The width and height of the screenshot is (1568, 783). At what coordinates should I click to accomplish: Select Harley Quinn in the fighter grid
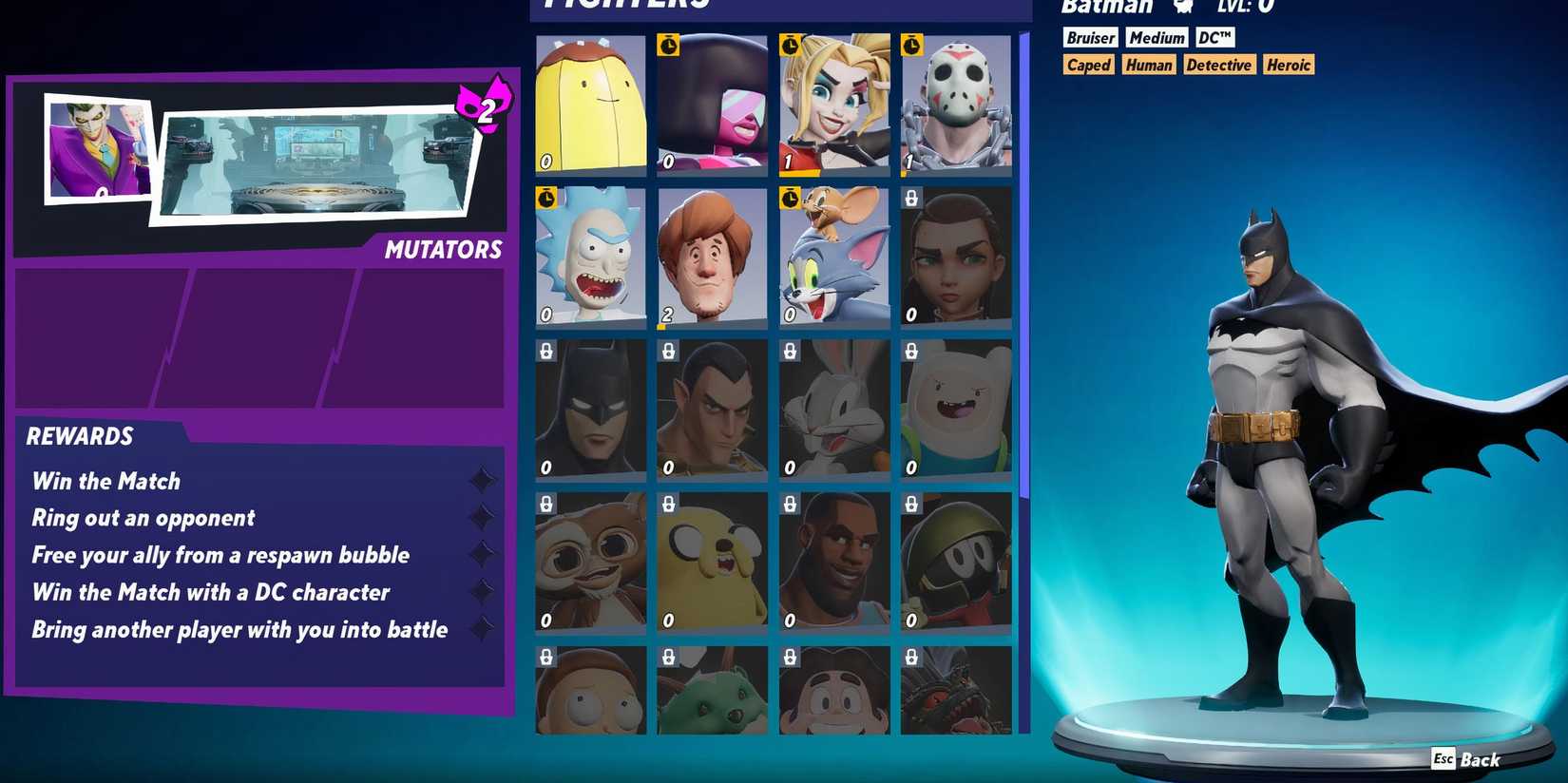pos(833,105)
